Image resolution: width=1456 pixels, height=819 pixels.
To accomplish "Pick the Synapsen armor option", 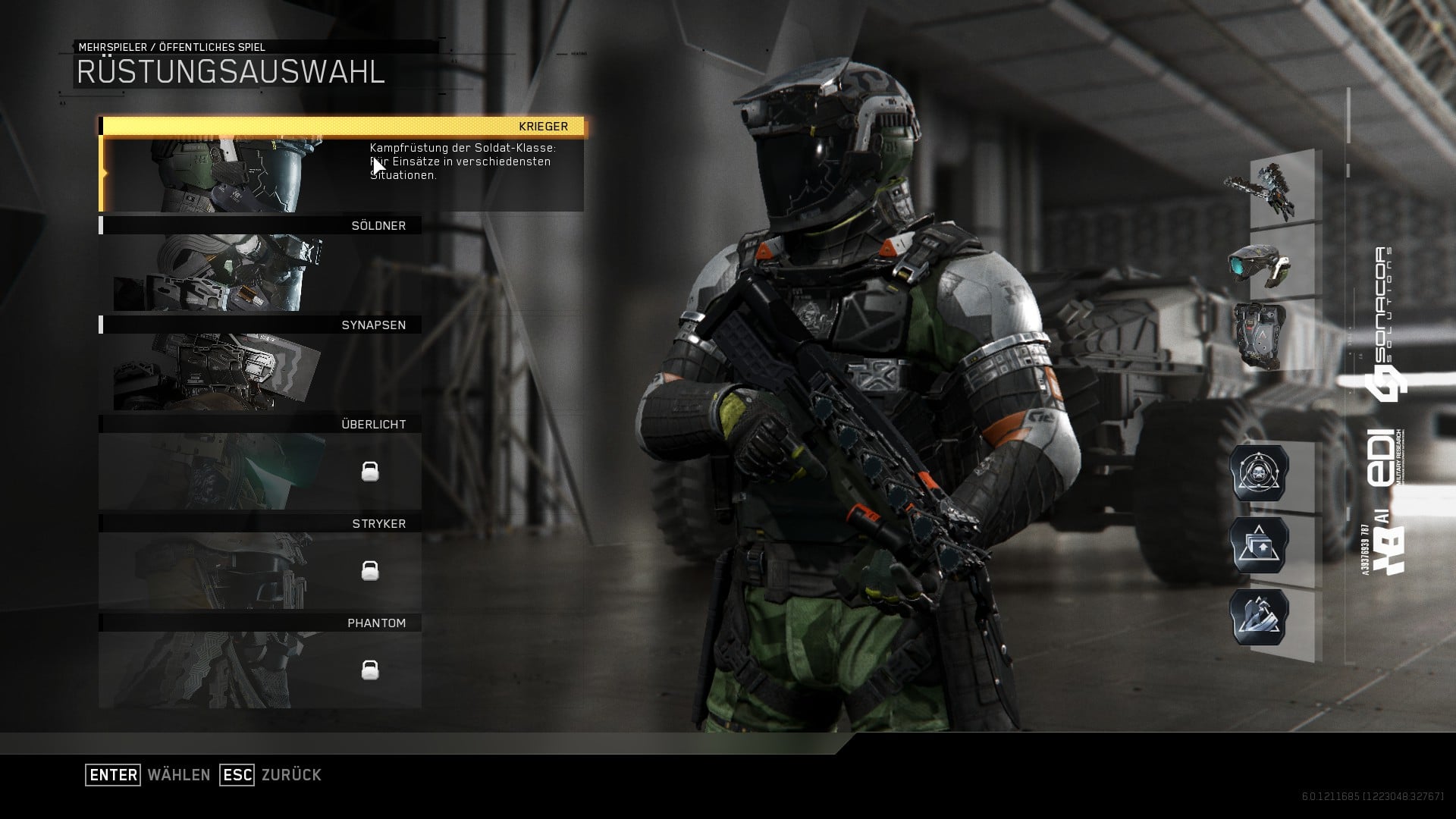I will point(260,364).
